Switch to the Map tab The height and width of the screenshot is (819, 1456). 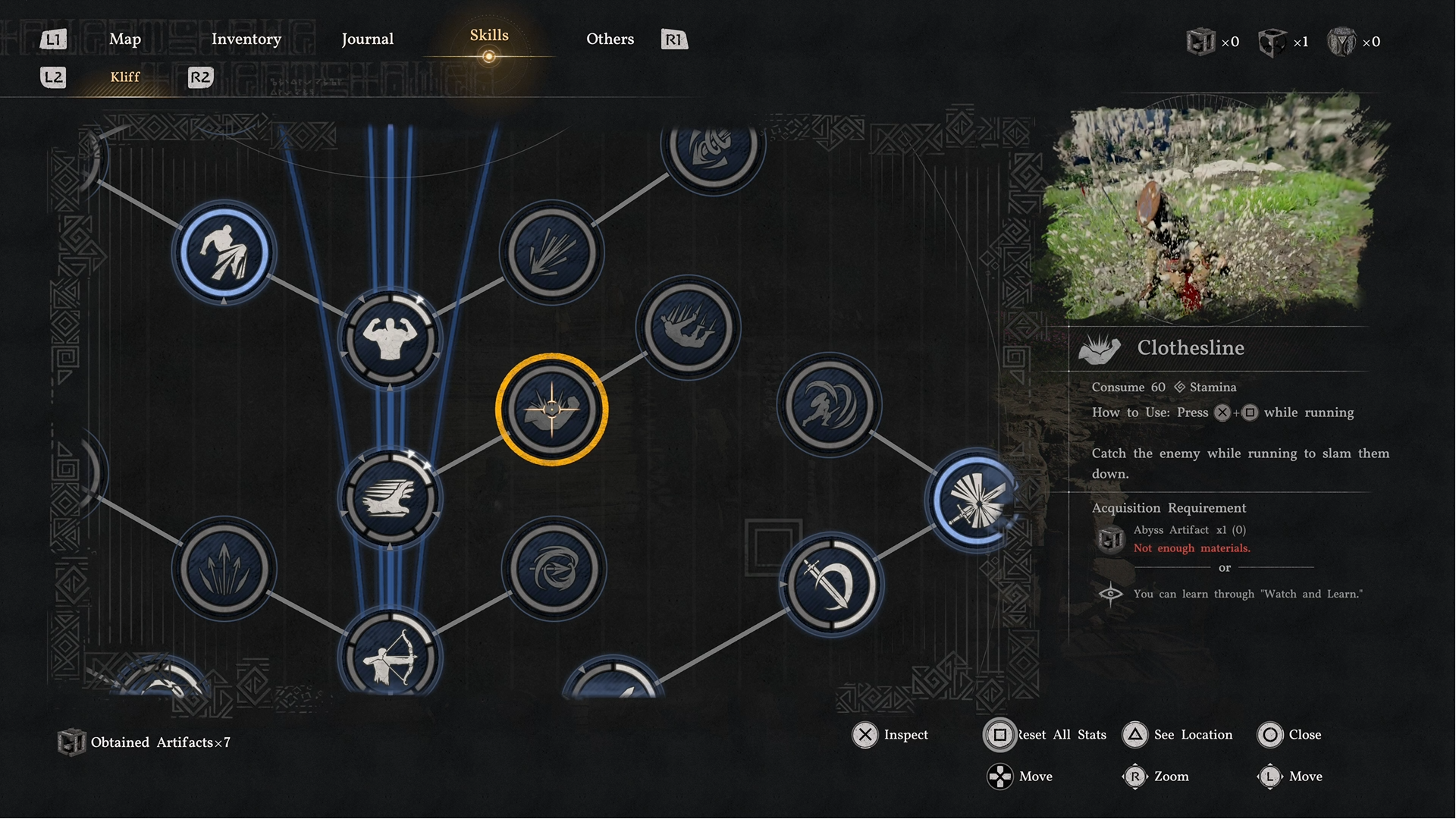pyautogui.click(x=125, y=39)
